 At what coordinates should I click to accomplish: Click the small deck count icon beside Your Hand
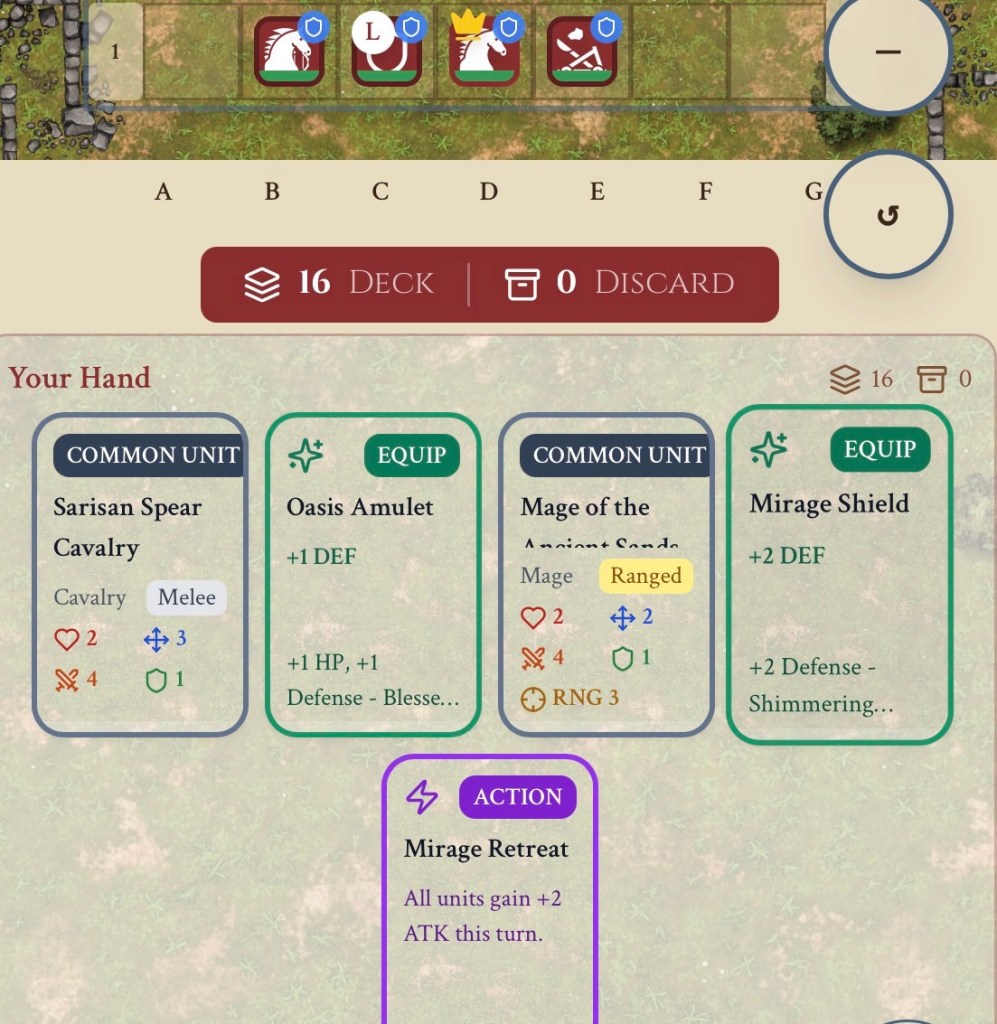846,379
